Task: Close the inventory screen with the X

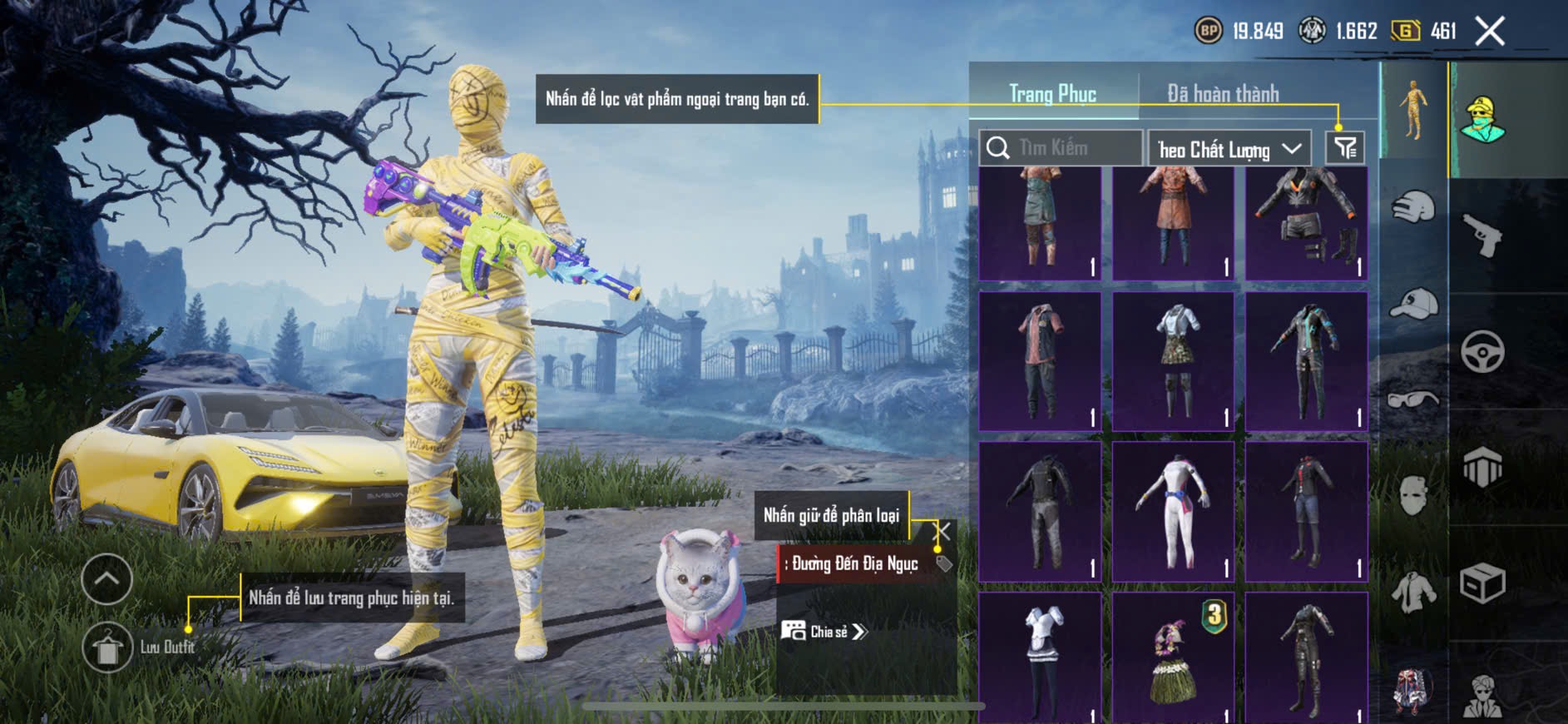Action: pos(1489,32)
